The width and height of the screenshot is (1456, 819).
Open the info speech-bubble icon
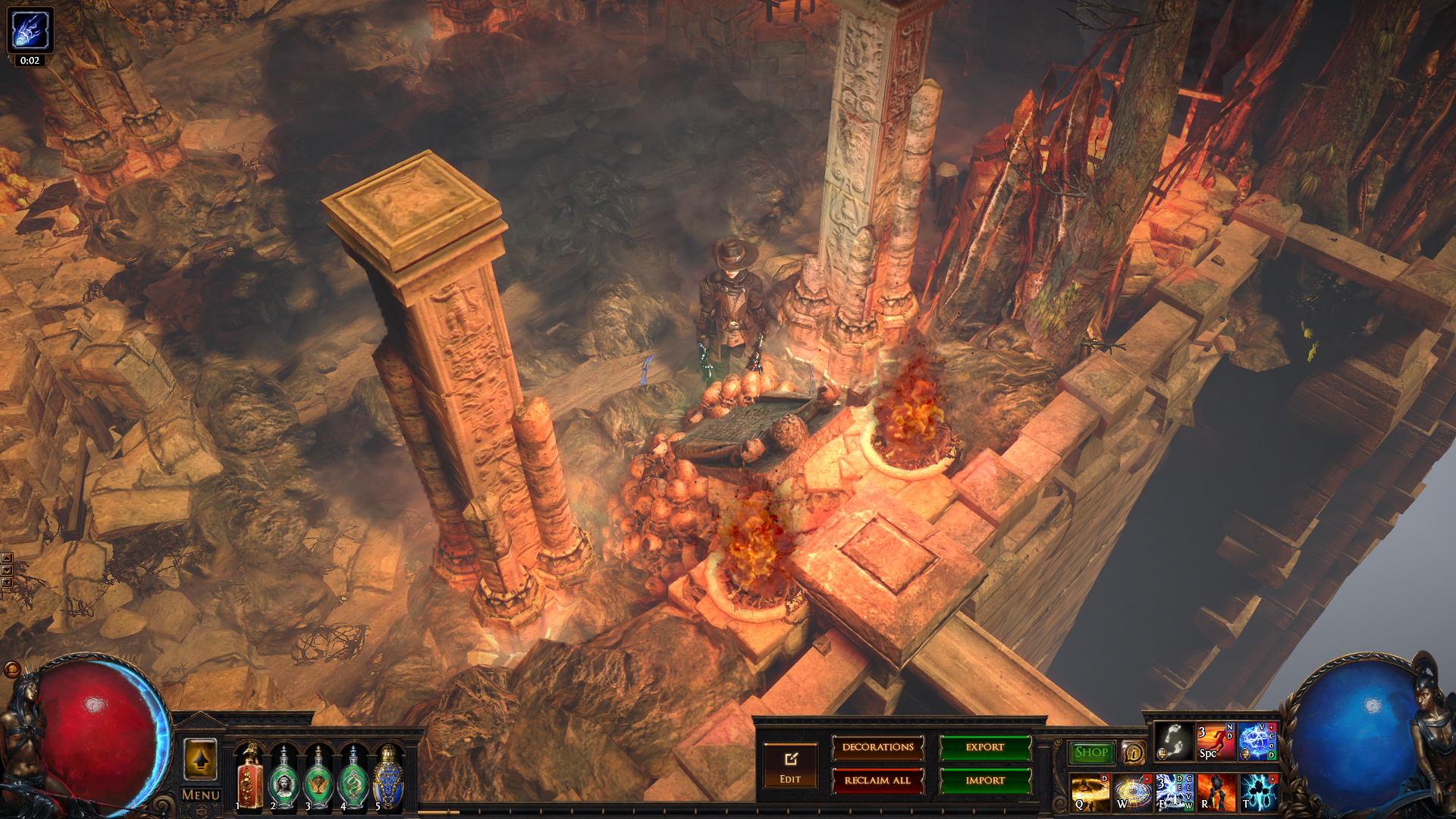point(1134,752)
